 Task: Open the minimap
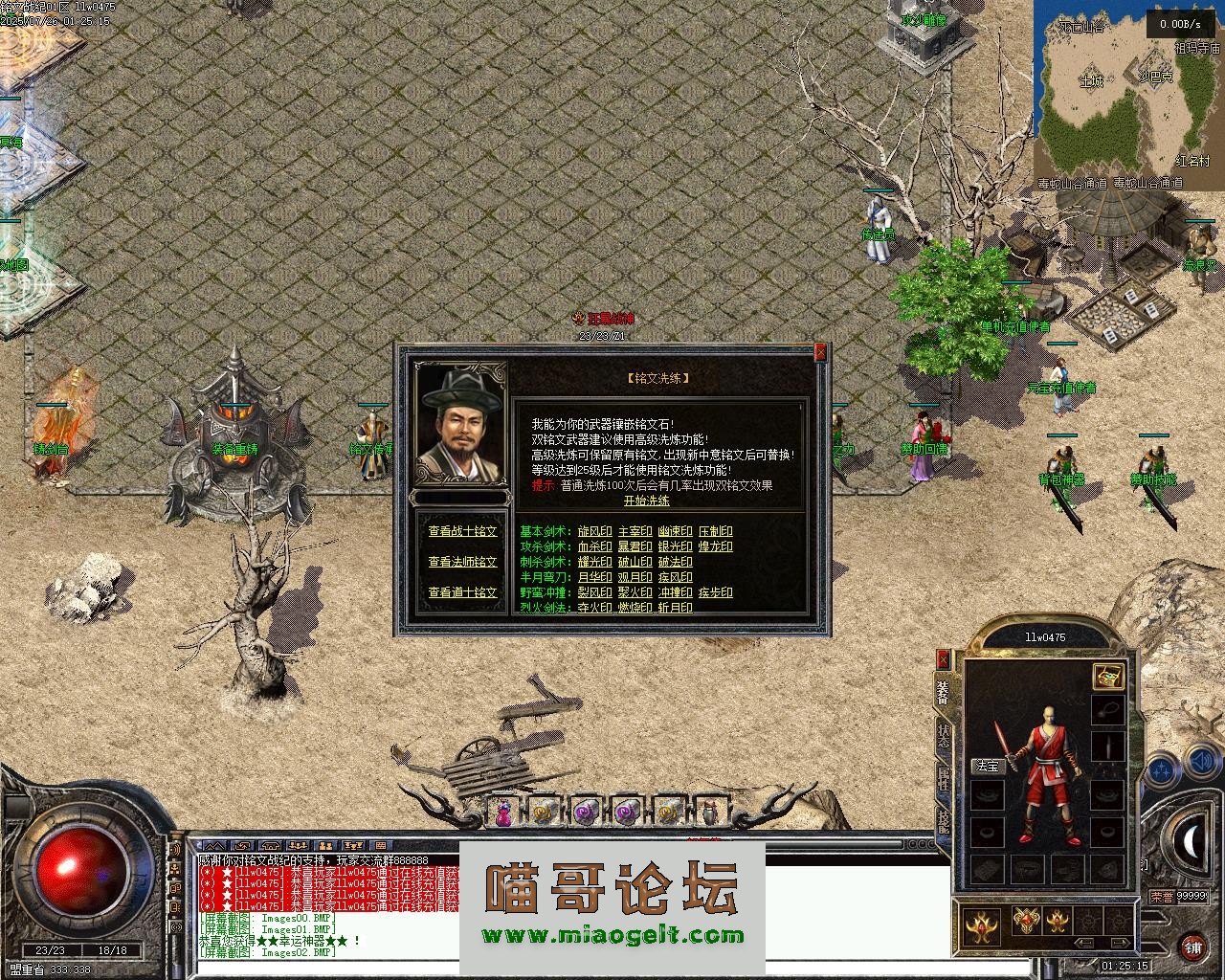tap(1126, 91)
